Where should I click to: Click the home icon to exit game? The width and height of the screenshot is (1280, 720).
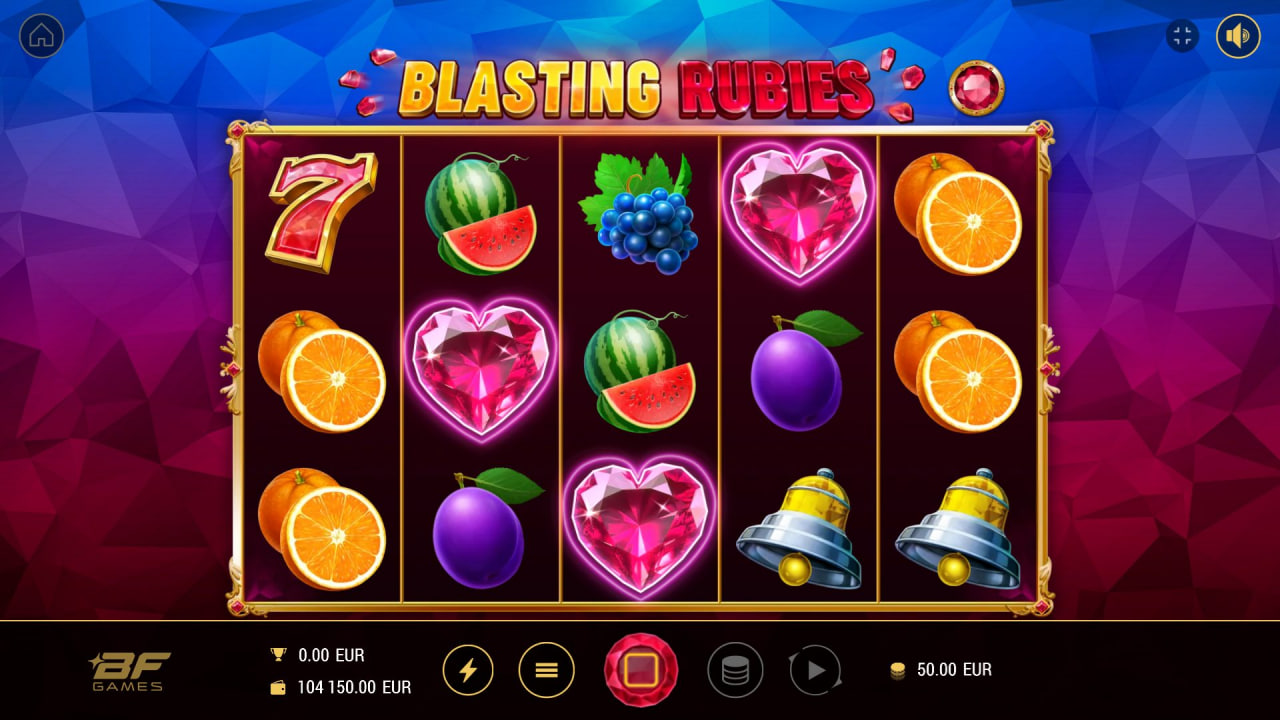coord(41,36)
